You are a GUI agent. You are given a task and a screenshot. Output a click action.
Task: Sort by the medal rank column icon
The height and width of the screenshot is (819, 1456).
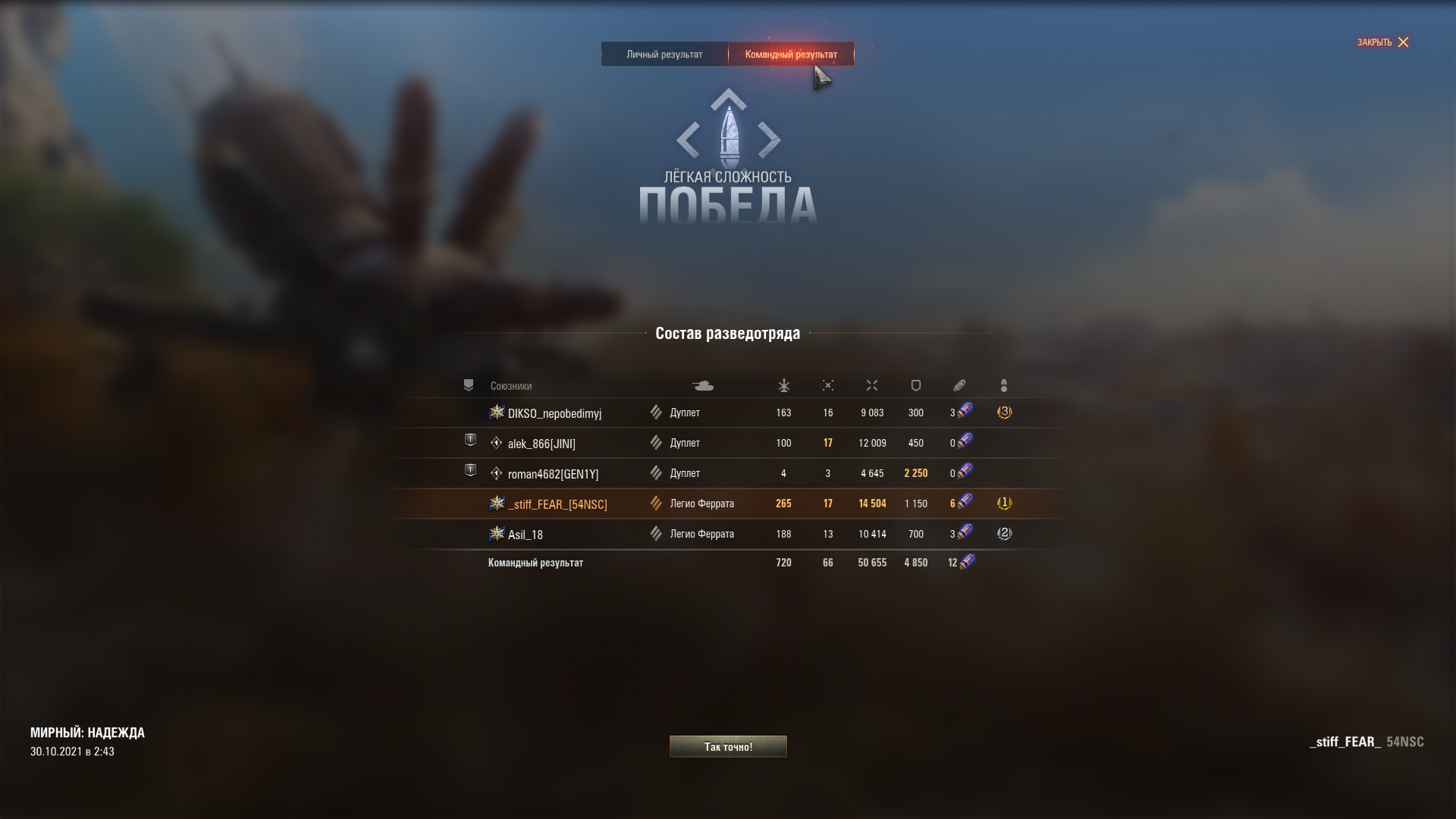(1004, 386)
